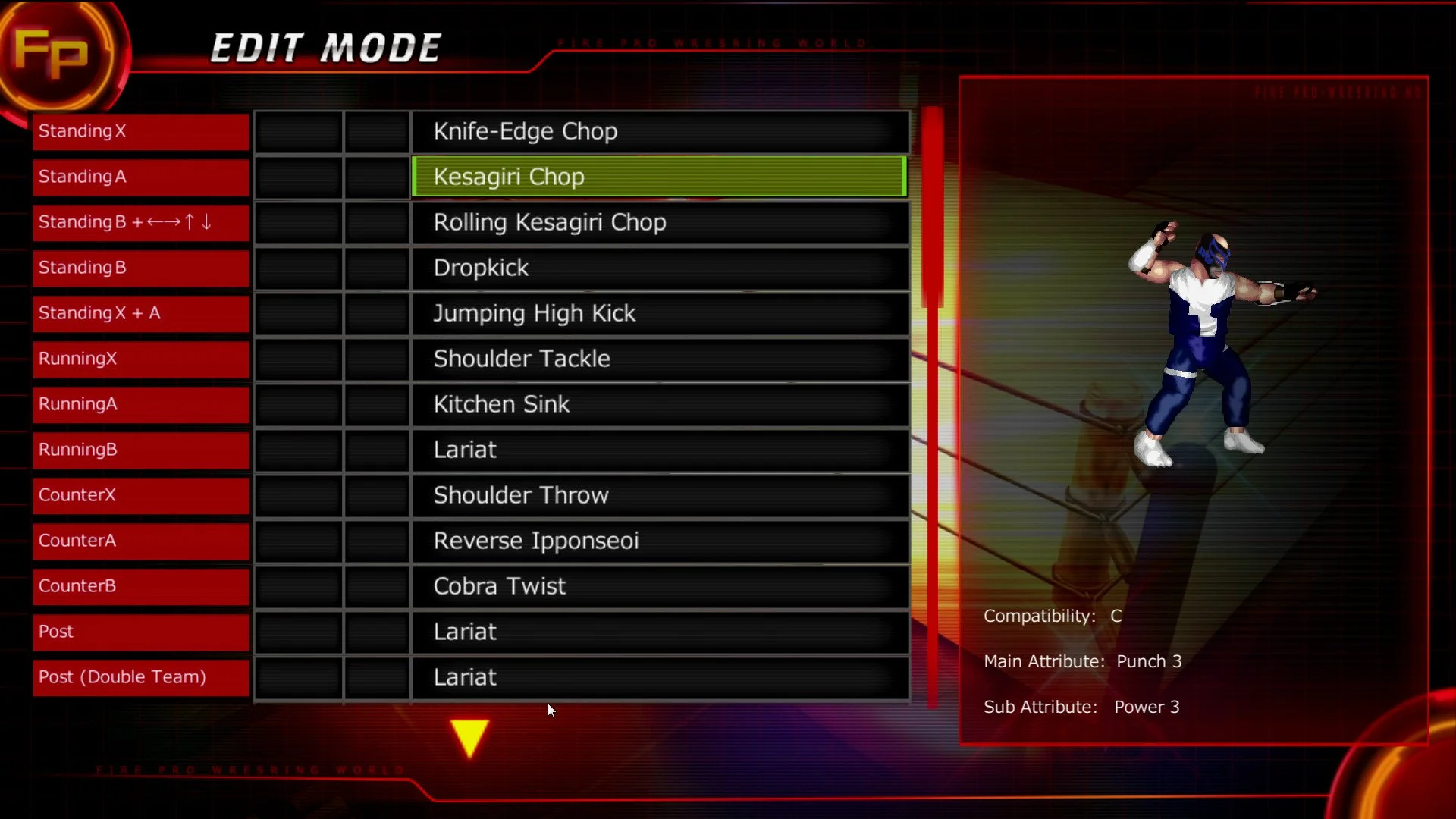
Task: Select the Running B move slot
Action: [140, 450]
